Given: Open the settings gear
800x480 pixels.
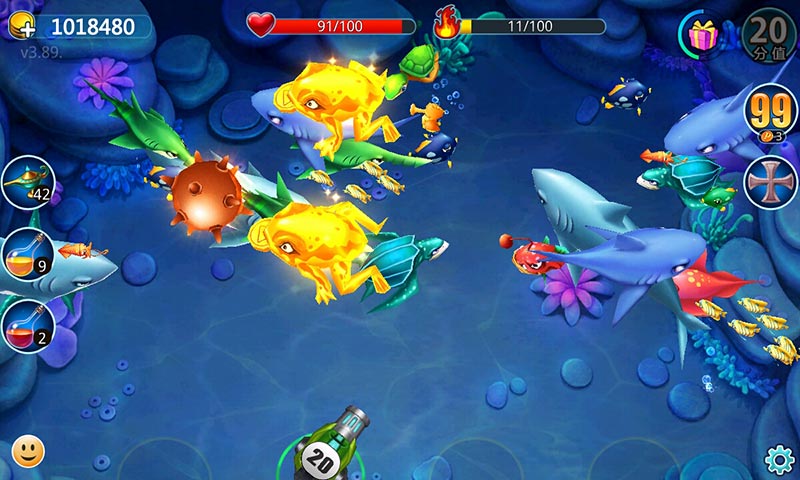Looking at the screenshot, I should coord(779,459).
